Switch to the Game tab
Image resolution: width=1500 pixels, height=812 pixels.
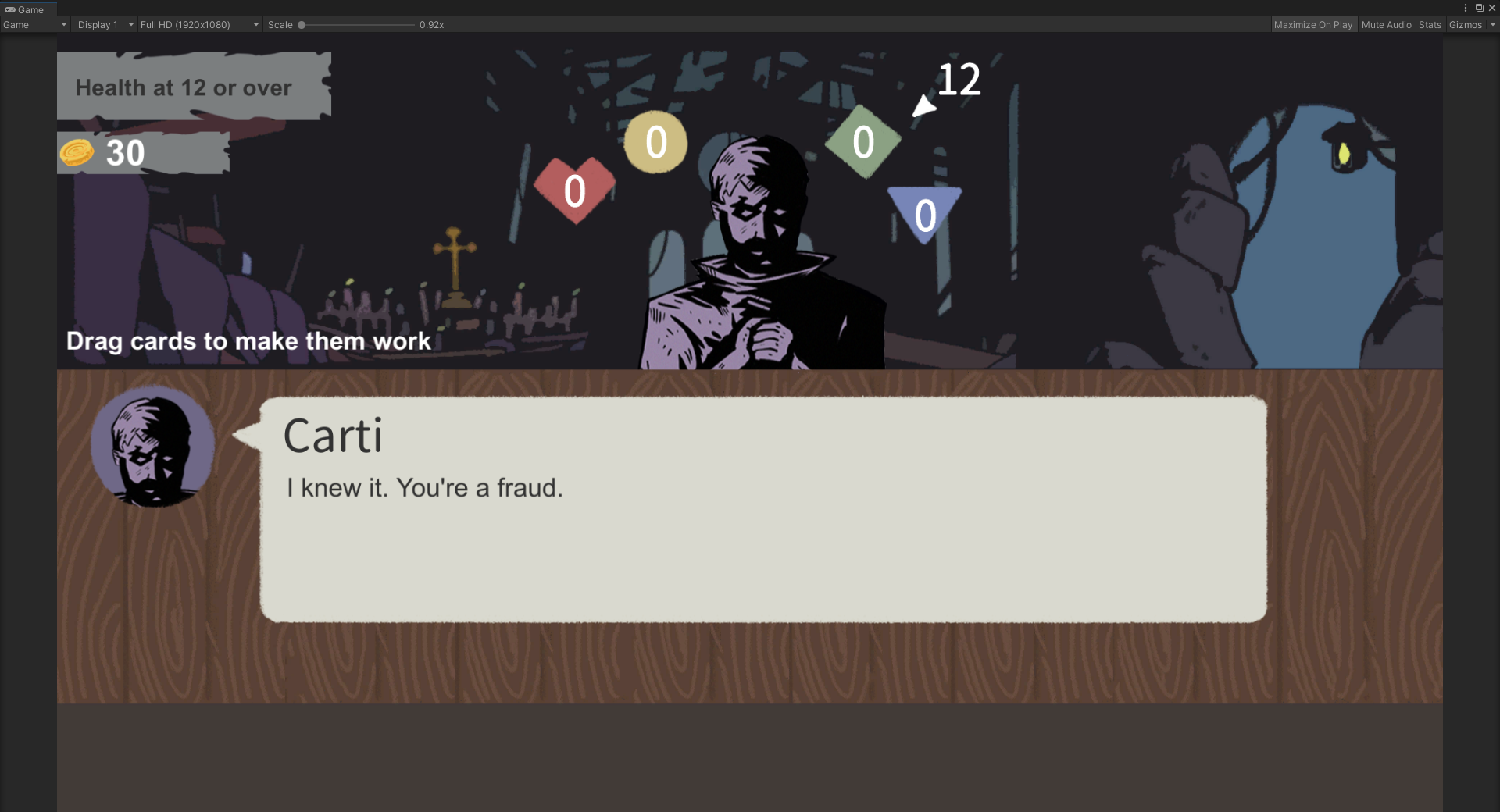[27, 9]
